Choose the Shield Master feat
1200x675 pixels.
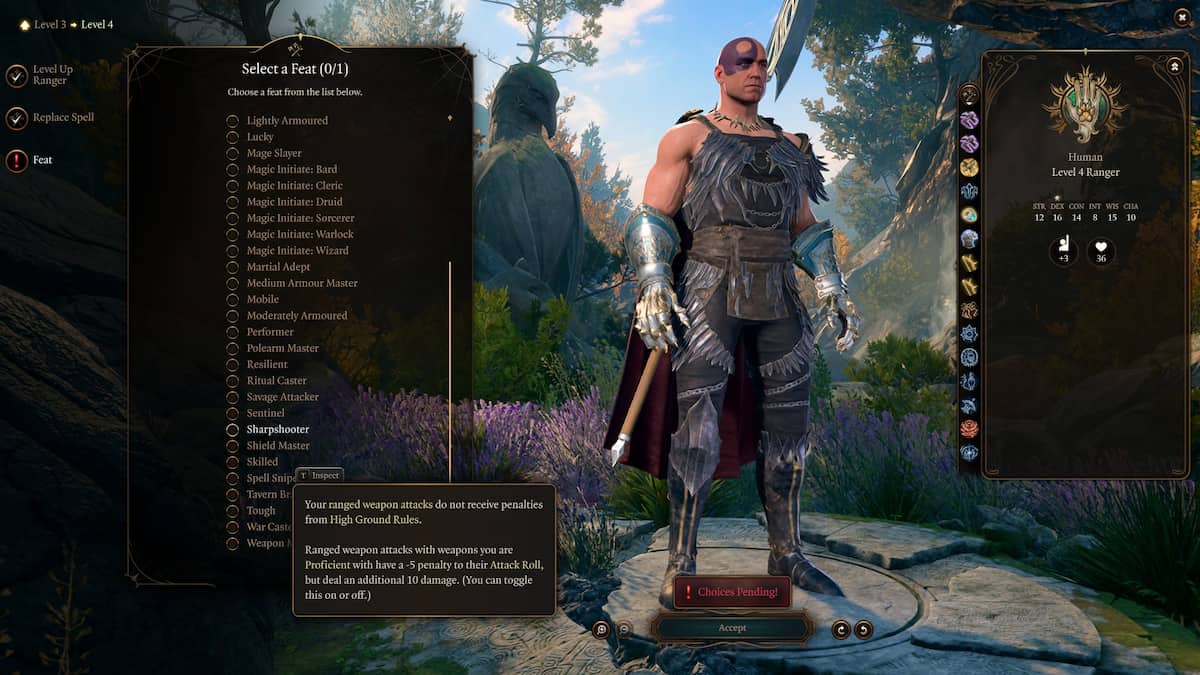point(278,446)
